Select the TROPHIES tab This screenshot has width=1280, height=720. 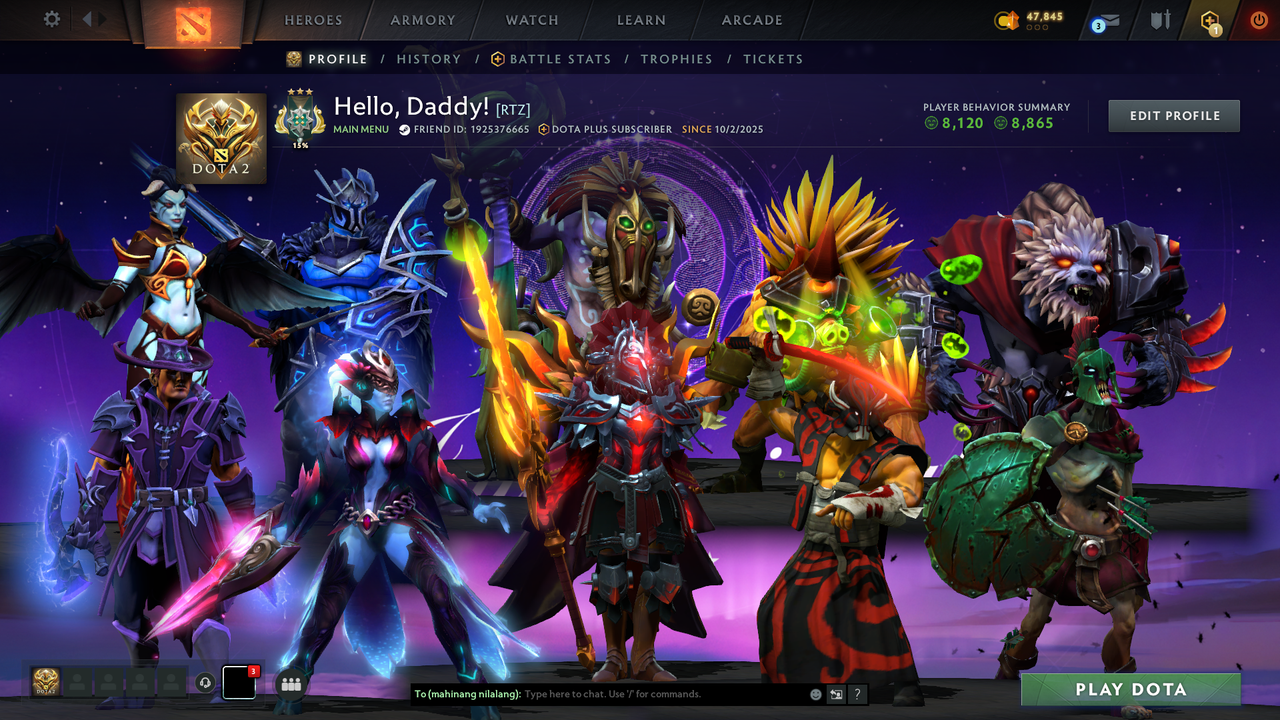pyautogui.click(x=676, y=59)
